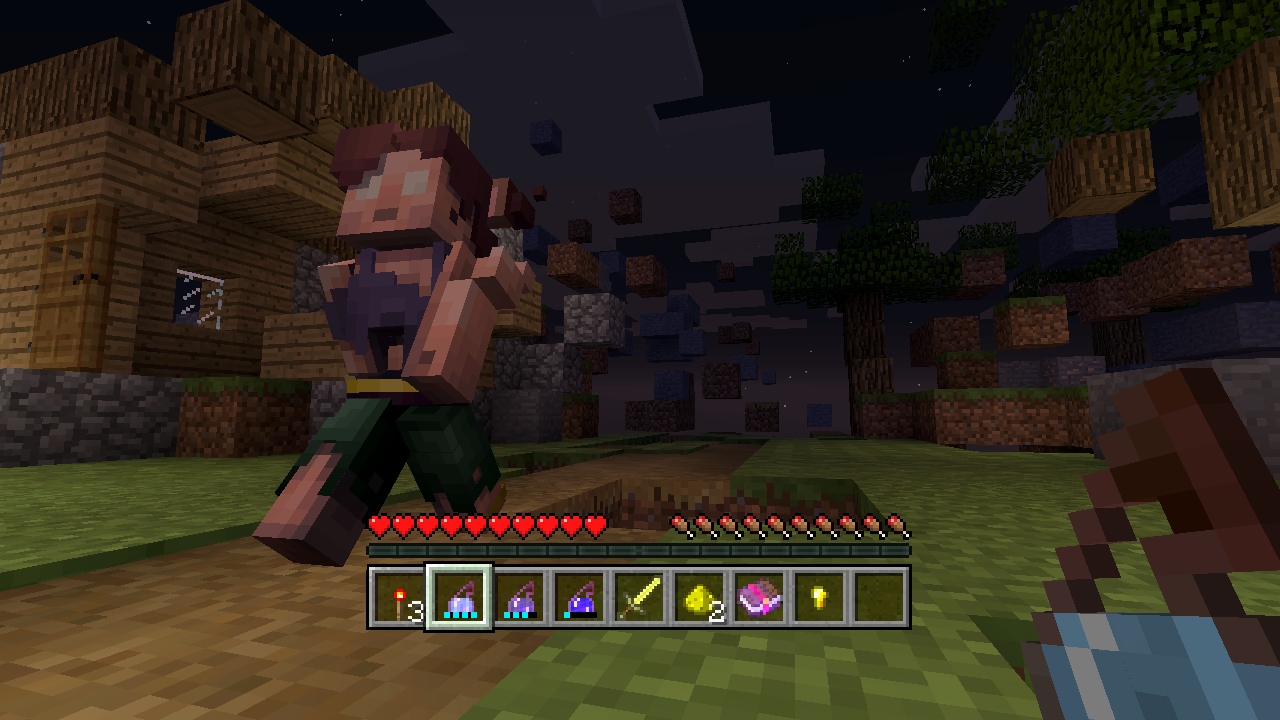Click the painting on the house wall

click(x=200, y=297)
